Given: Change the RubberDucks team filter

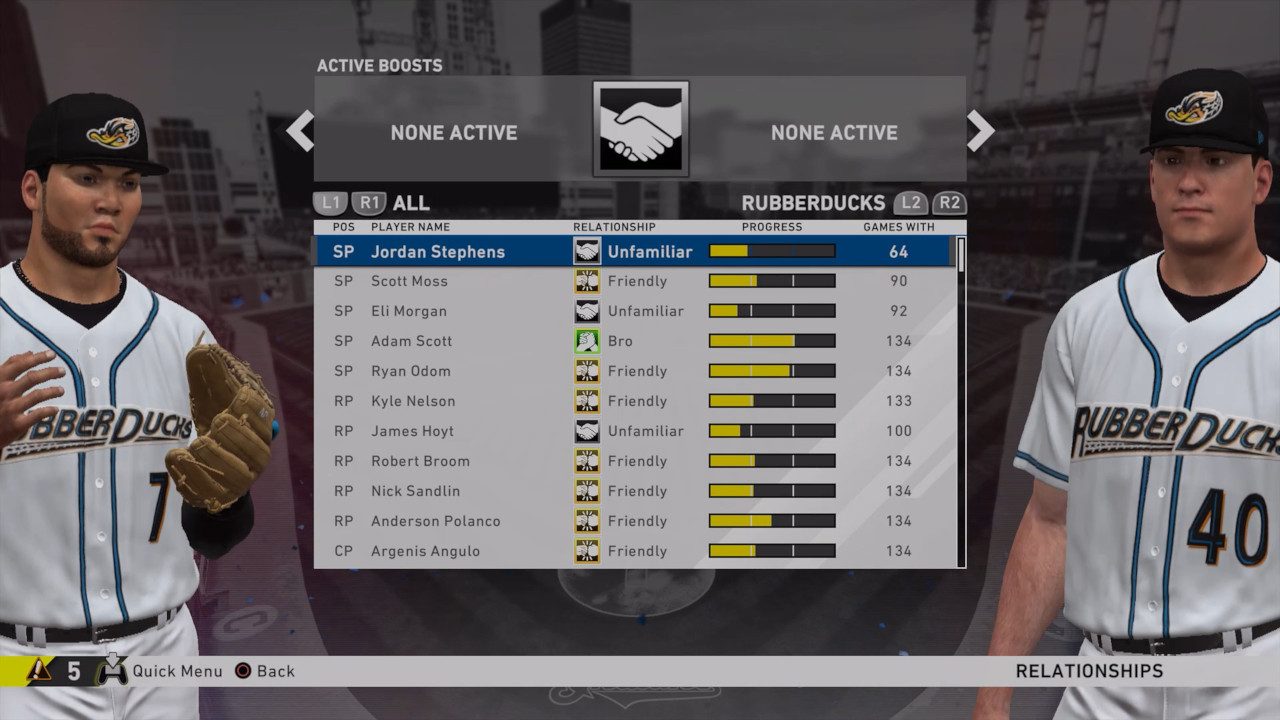Looking at the screenshot, I should click(813, 203).
